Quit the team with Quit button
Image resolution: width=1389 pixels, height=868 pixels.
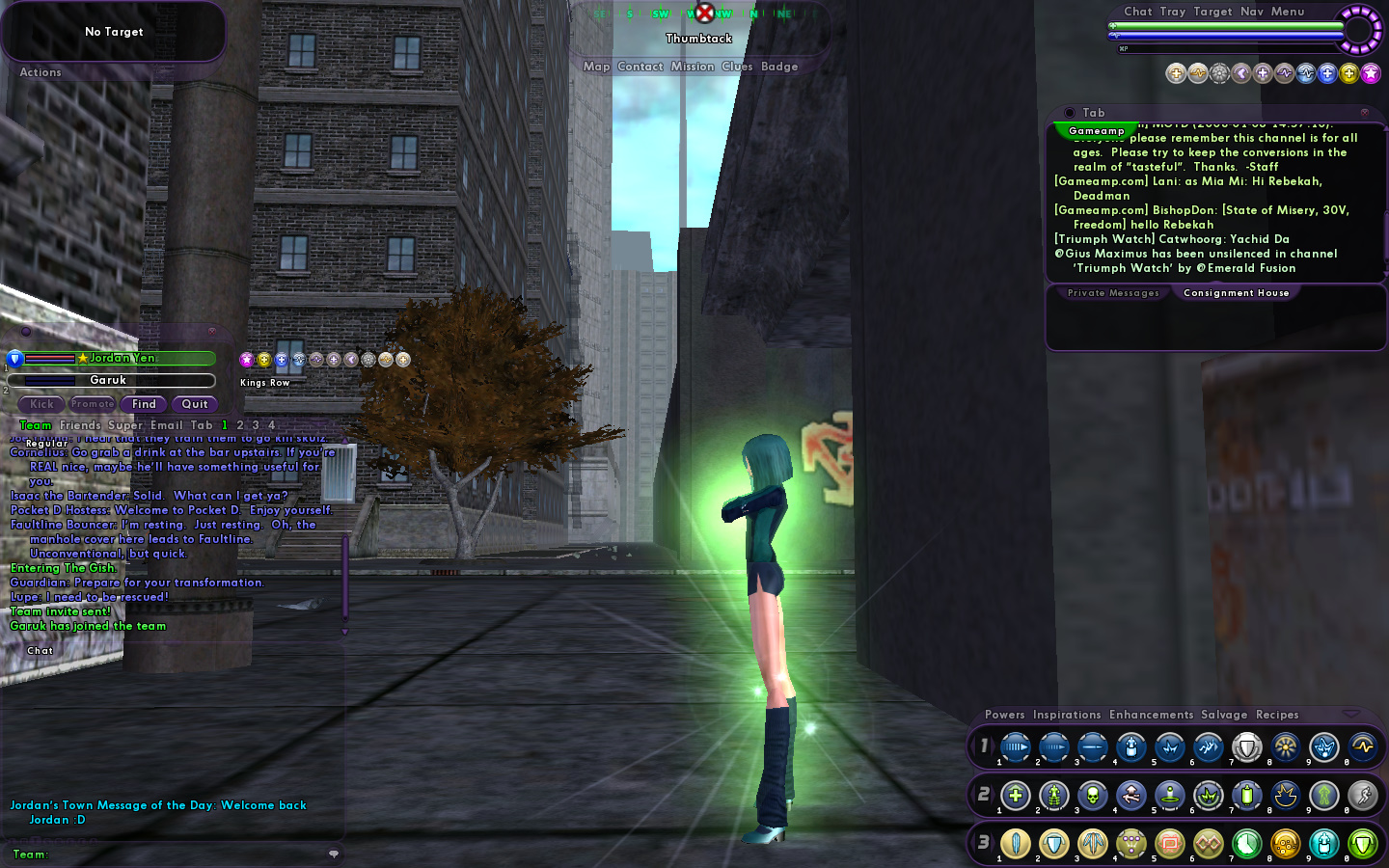195,404
